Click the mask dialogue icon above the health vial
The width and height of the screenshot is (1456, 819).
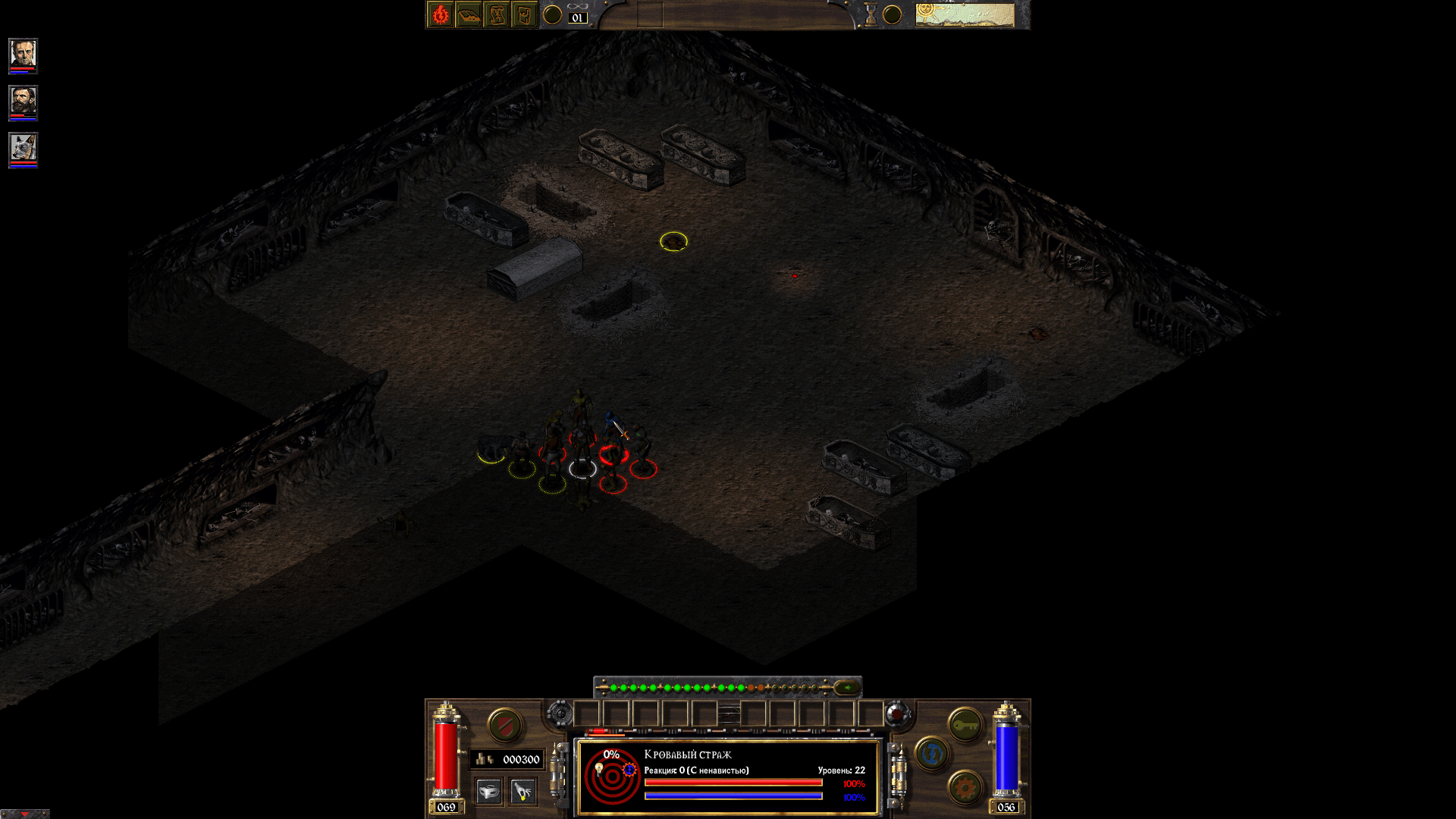(x=488, y=792)
